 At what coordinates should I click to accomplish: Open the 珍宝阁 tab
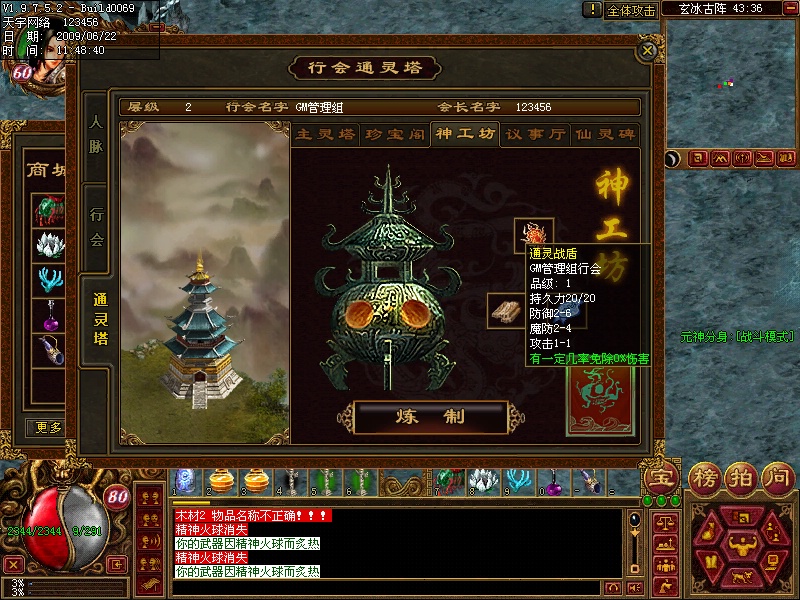(394, 134)
